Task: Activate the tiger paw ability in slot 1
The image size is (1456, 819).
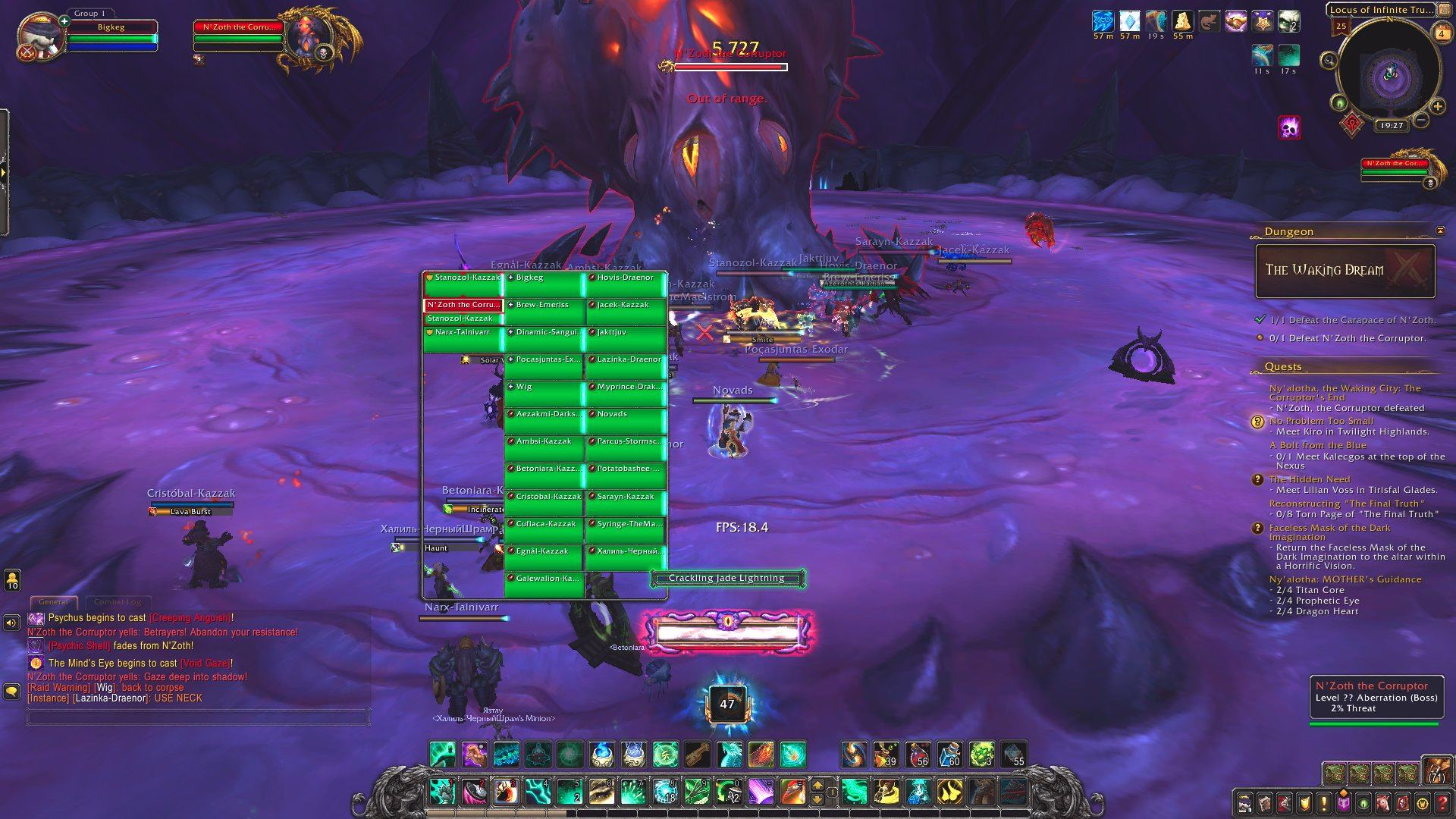Action: click(442, 792)
